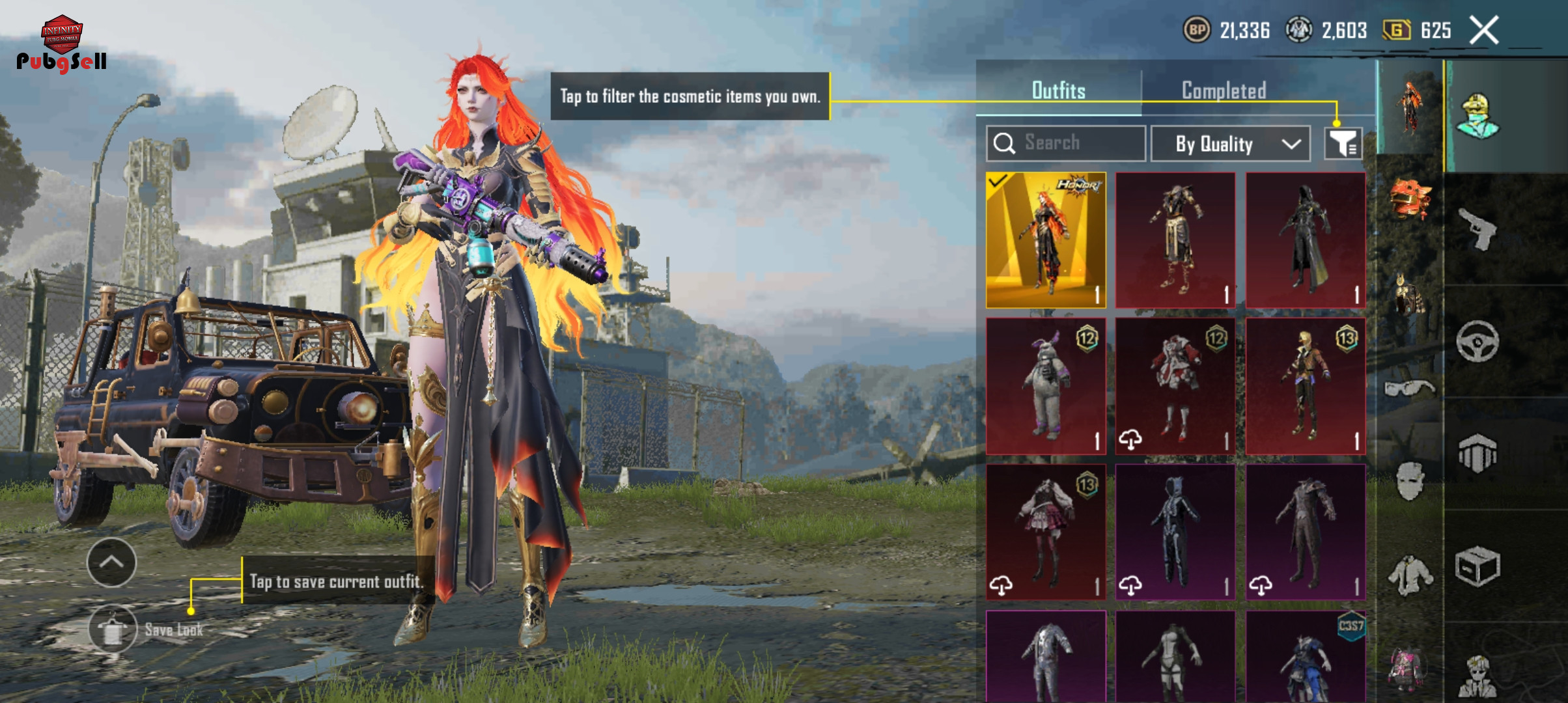Choose the C3S7 blue outfit tile
Screen dimensions: 1568x703
[1306, 656]
